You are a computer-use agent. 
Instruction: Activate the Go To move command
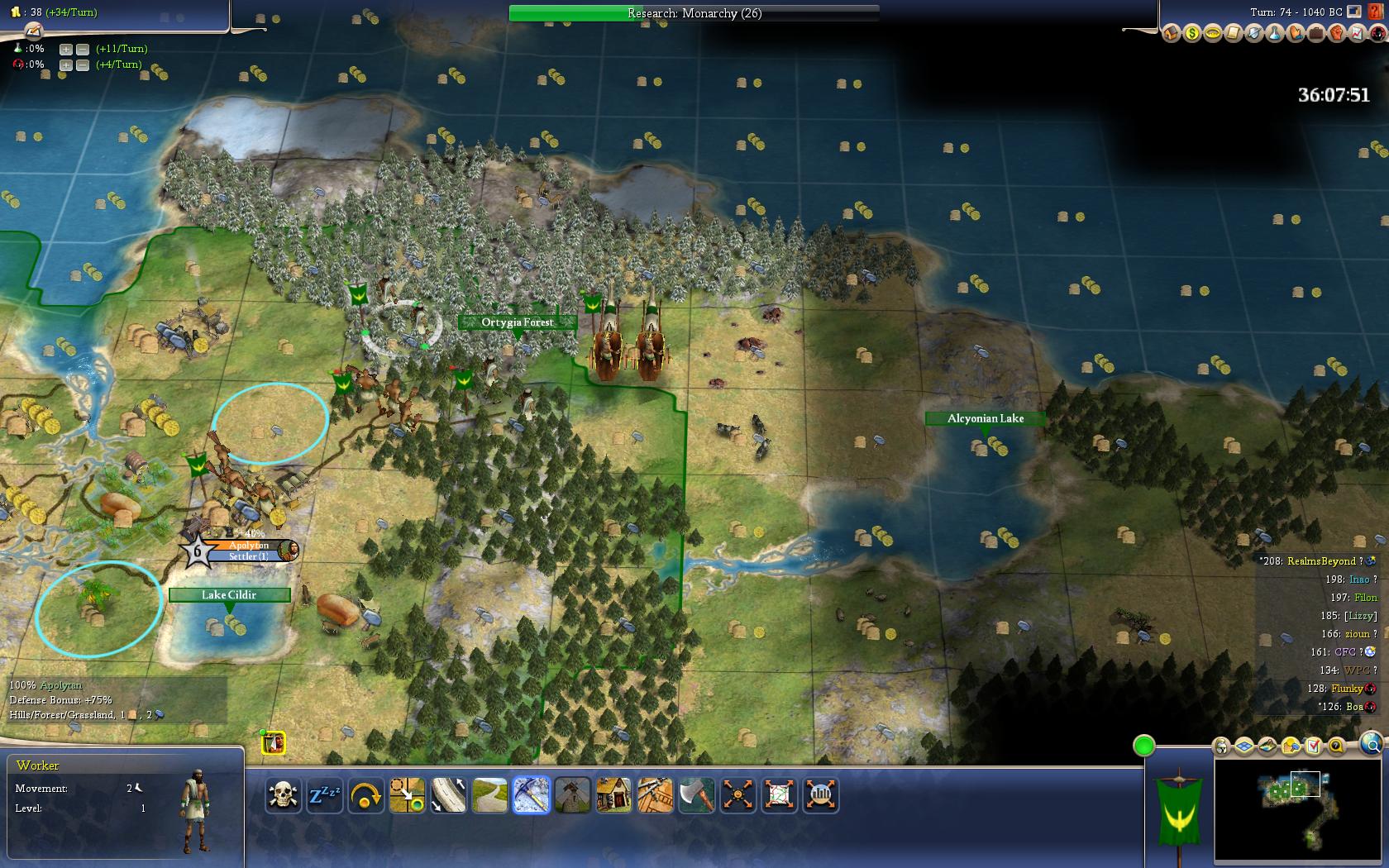(x=407, y=795)
